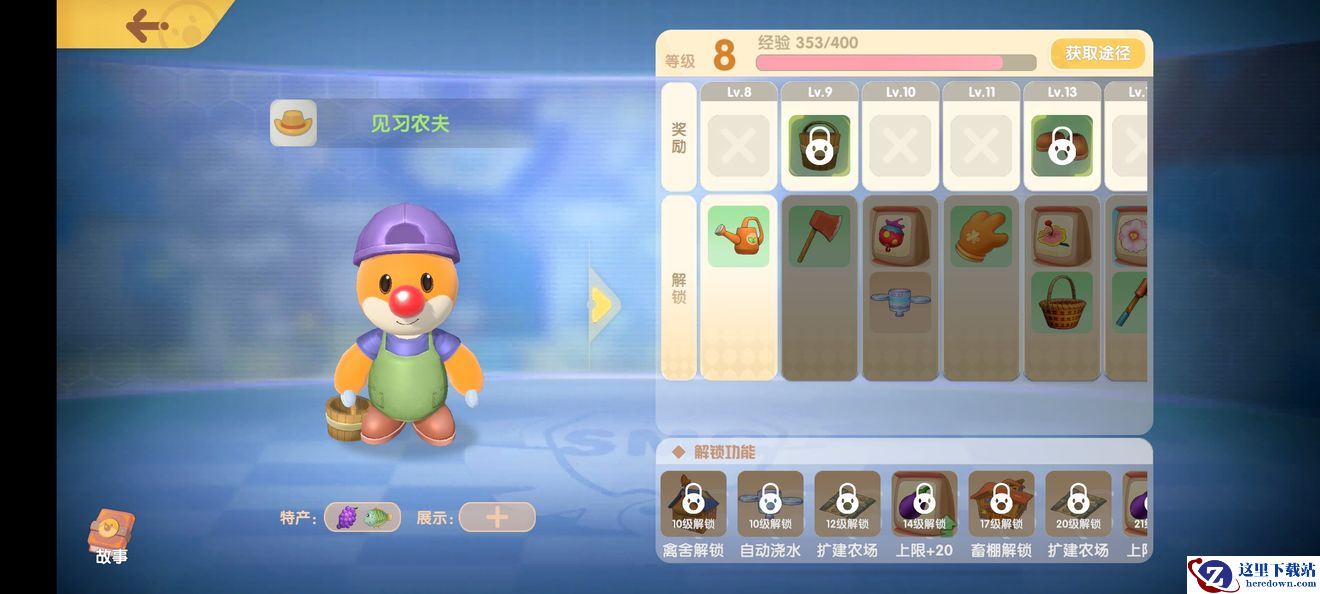The width and height of the screenshot is (1320, 594).
Task: Add a display item with plus button
Action: point(497,517)
